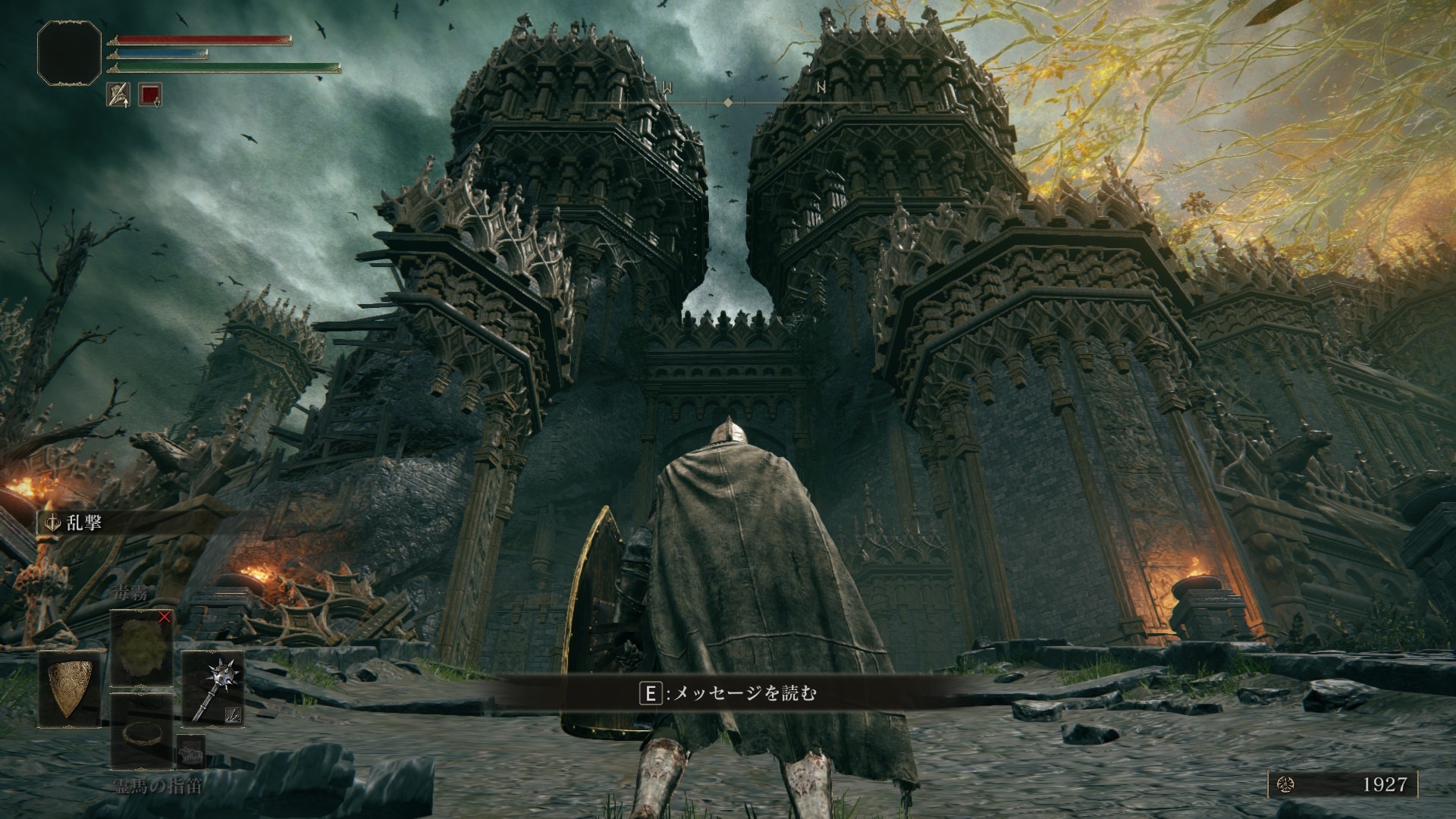Click the compass bar's center diamond marker
The width and height of the screenshot is (1456, 819).
(728, 102)
